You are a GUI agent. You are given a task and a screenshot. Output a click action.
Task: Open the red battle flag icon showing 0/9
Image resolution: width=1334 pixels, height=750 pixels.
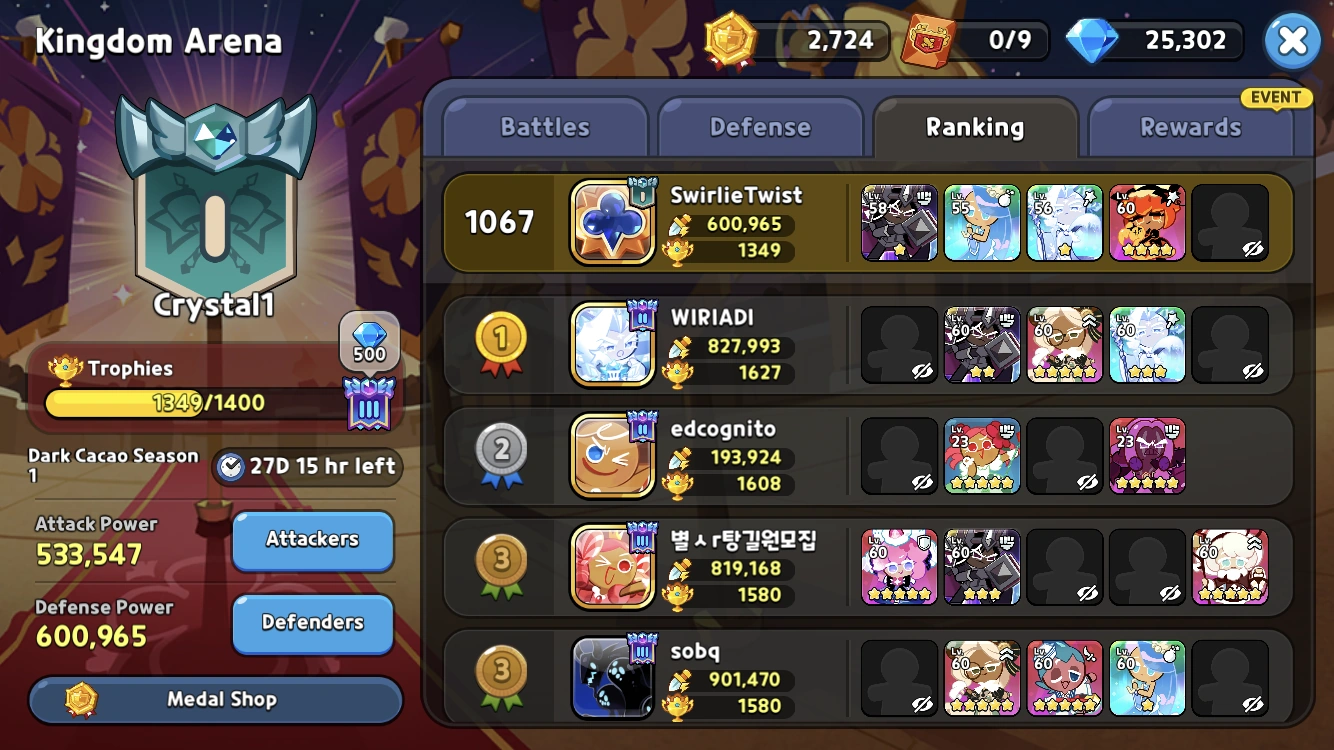tap(927, 41)
